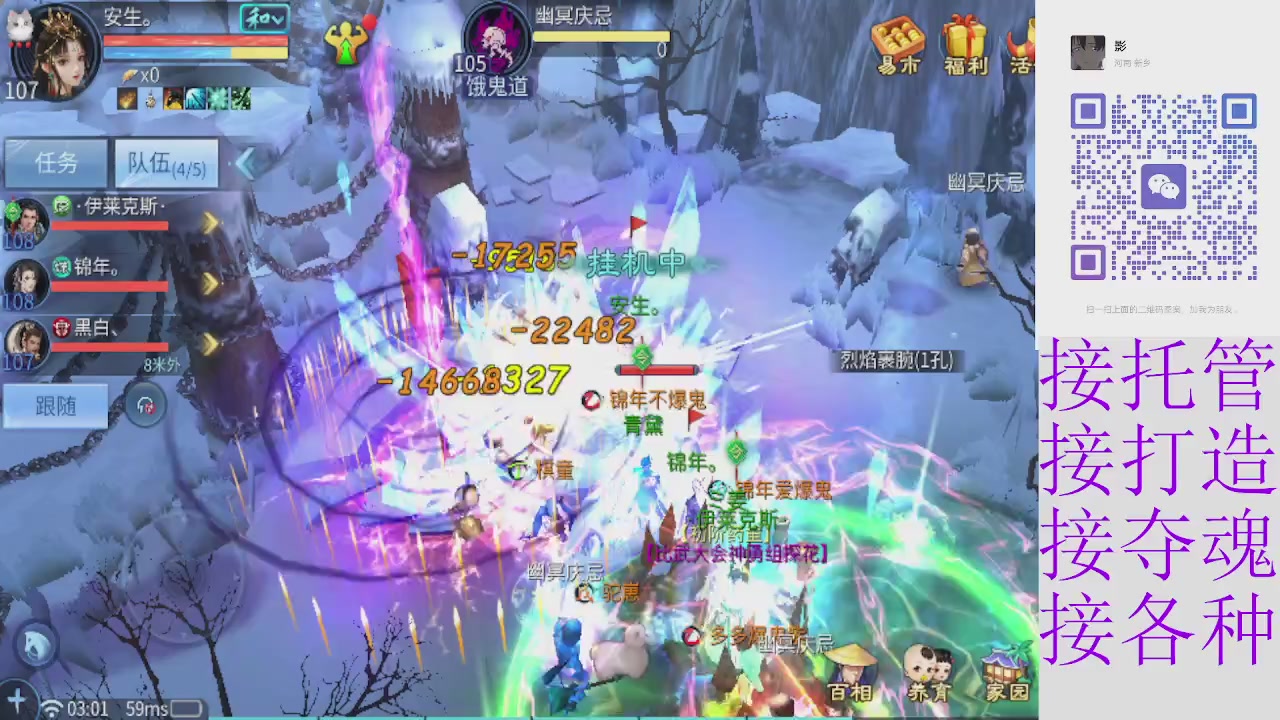Image resolution: width=1280 pixels, height=720 pixels.
Task: Toggle the voice chat headphone control
Action: pyautogui.click(x=146, y=404)
